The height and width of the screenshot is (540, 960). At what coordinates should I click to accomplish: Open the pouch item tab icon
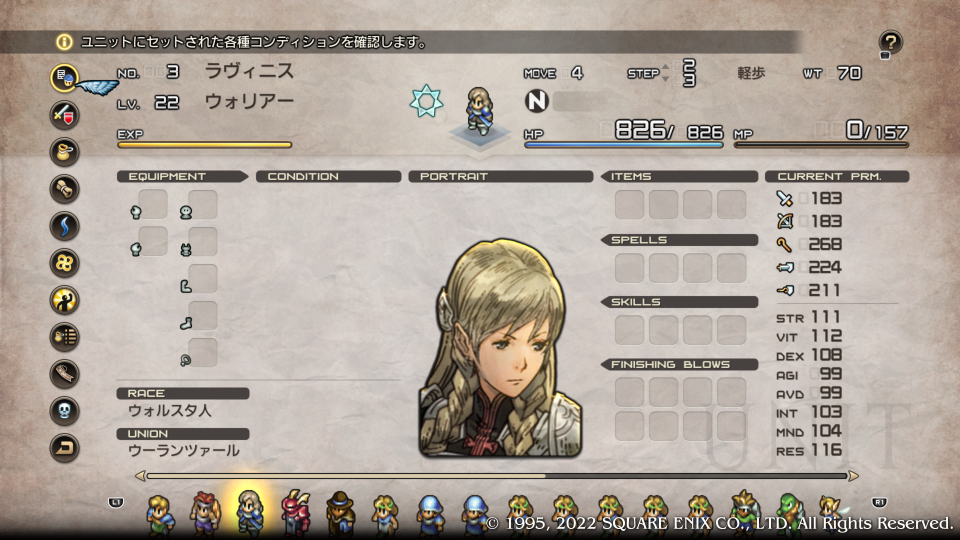[65, 151]
